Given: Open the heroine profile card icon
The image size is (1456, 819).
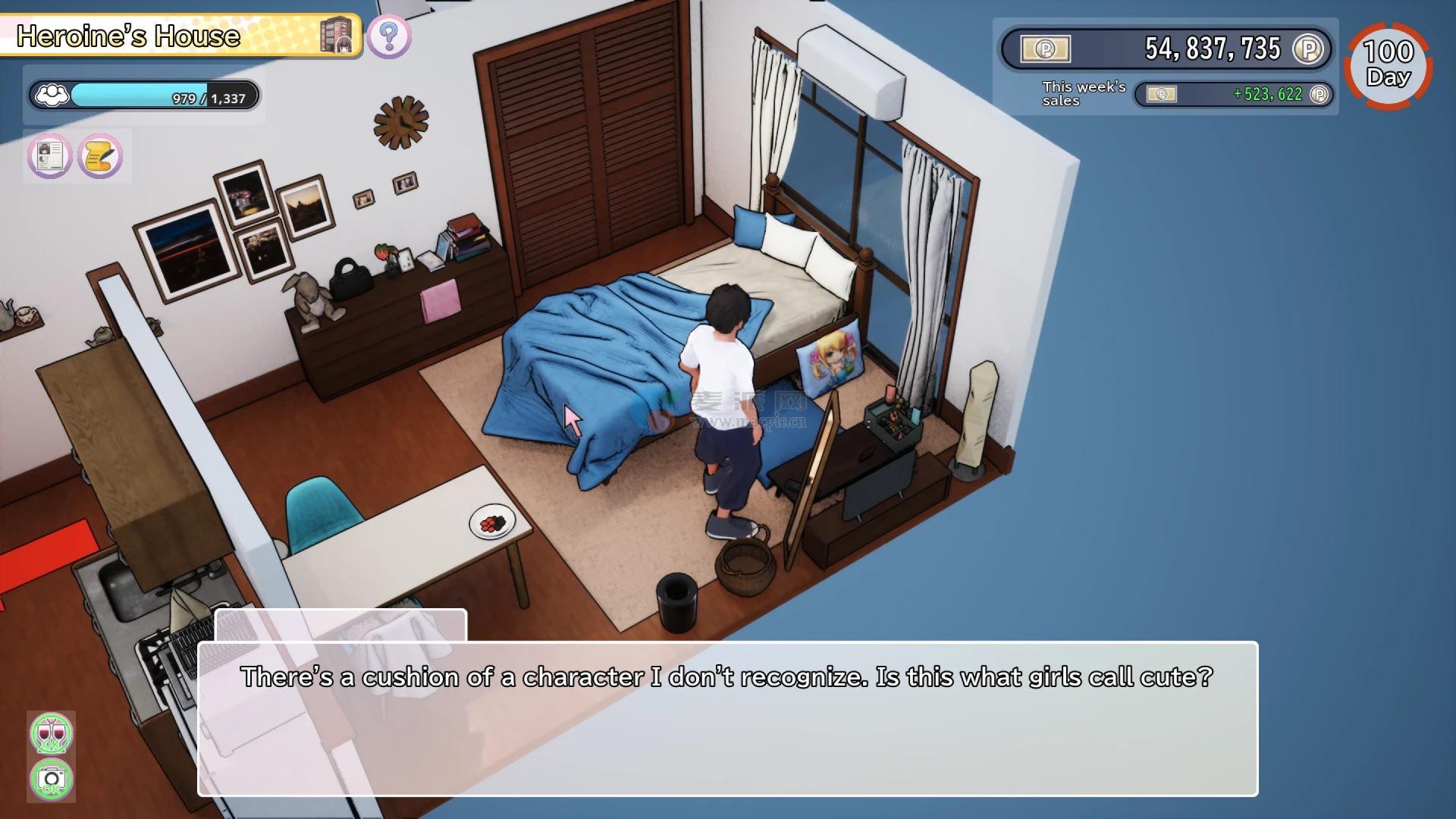Looking at the screenshot, I should click(x=50, y=156).
